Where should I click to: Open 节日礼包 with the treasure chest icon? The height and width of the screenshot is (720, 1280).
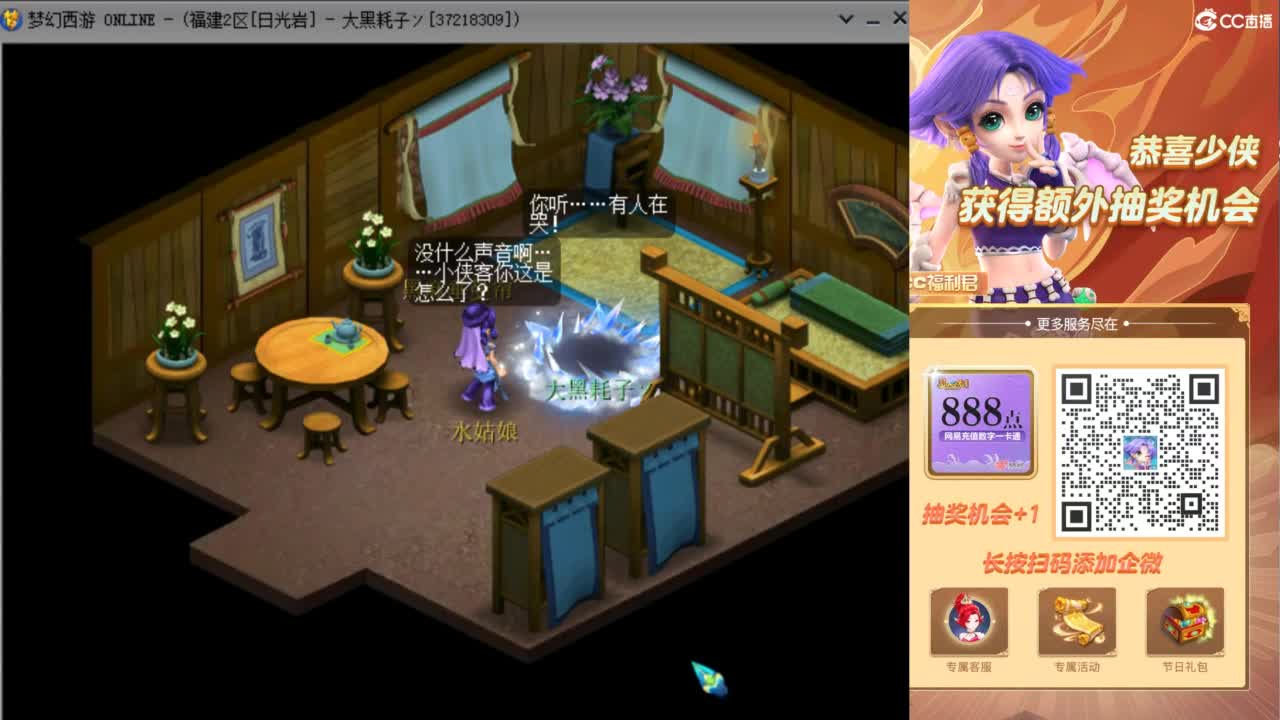pos(1187,622)
